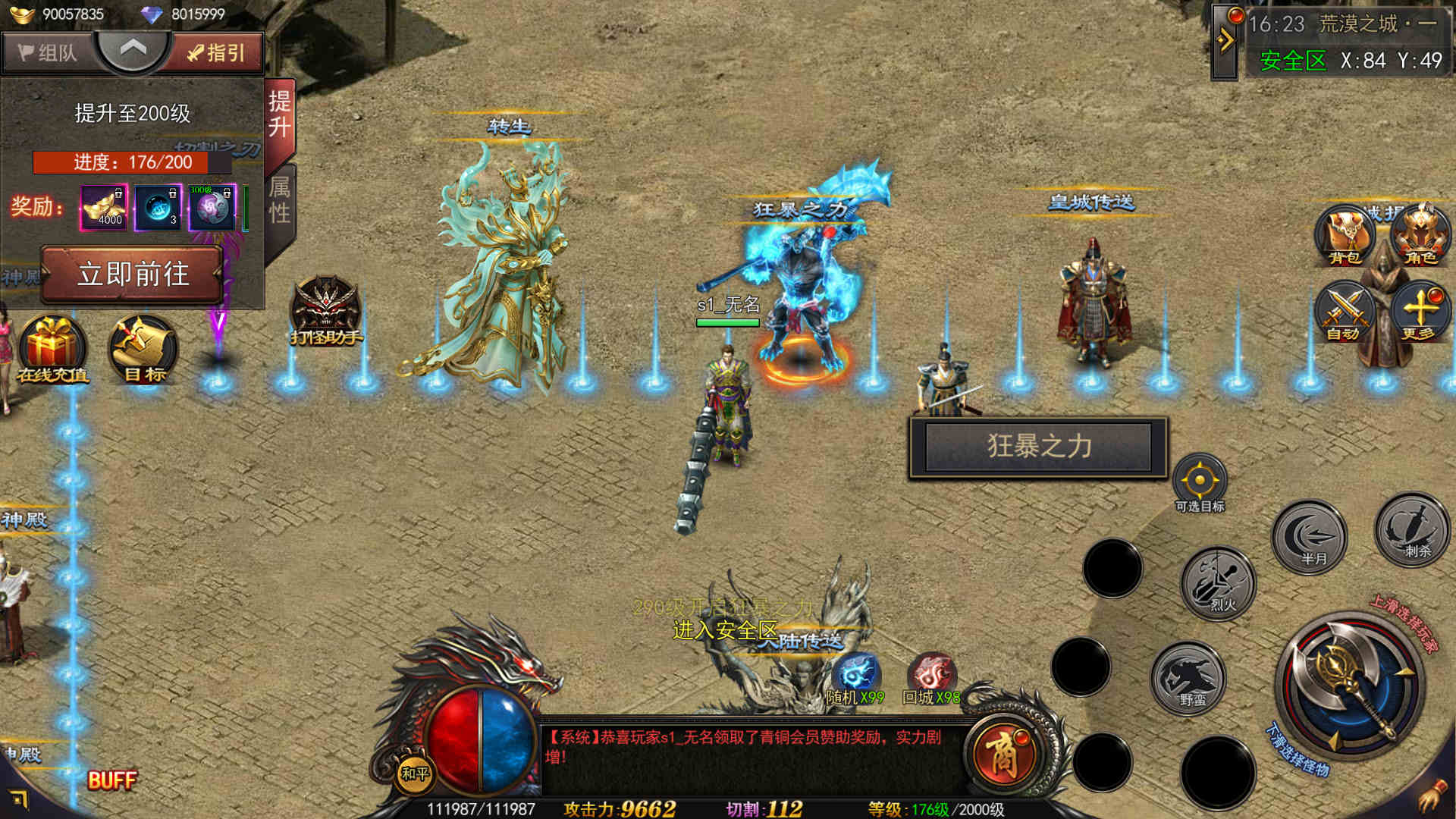Tap the 可选目标 target selector
Viewport: 1456px width, 819px height.
pyautogui.click(x=1200, y=483)
